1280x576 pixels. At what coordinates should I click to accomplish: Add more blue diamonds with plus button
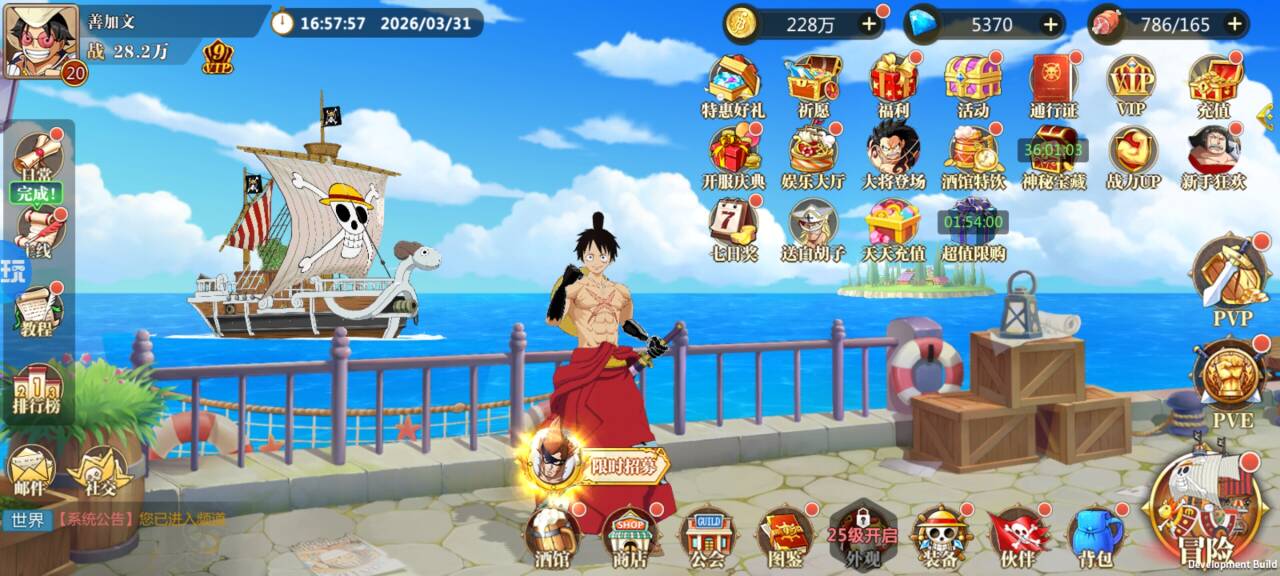coord(1051,25)
